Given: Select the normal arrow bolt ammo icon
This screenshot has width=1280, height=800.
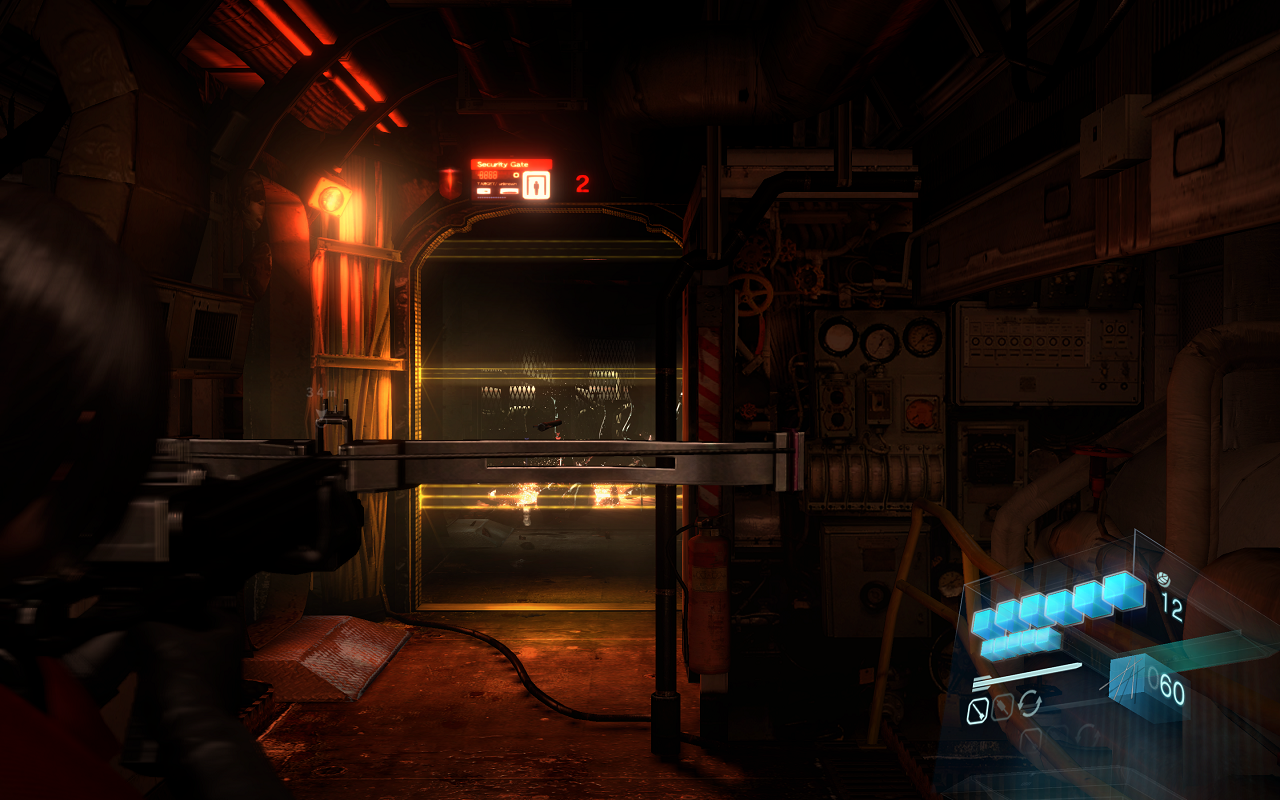Looking at the screenshot, I should [x=978, y=710].
